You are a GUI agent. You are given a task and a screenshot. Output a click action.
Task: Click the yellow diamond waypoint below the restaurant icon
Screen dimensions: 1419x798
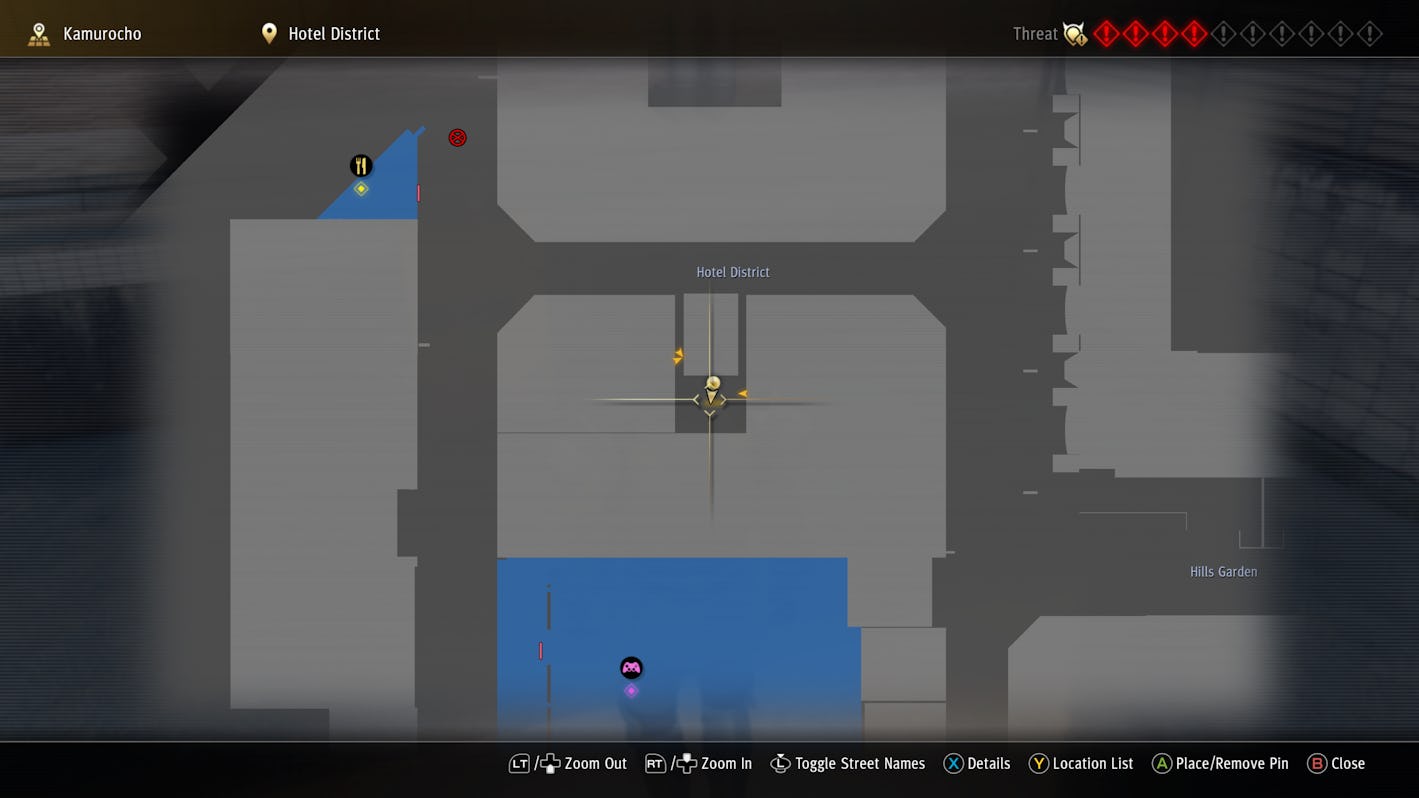360,188
